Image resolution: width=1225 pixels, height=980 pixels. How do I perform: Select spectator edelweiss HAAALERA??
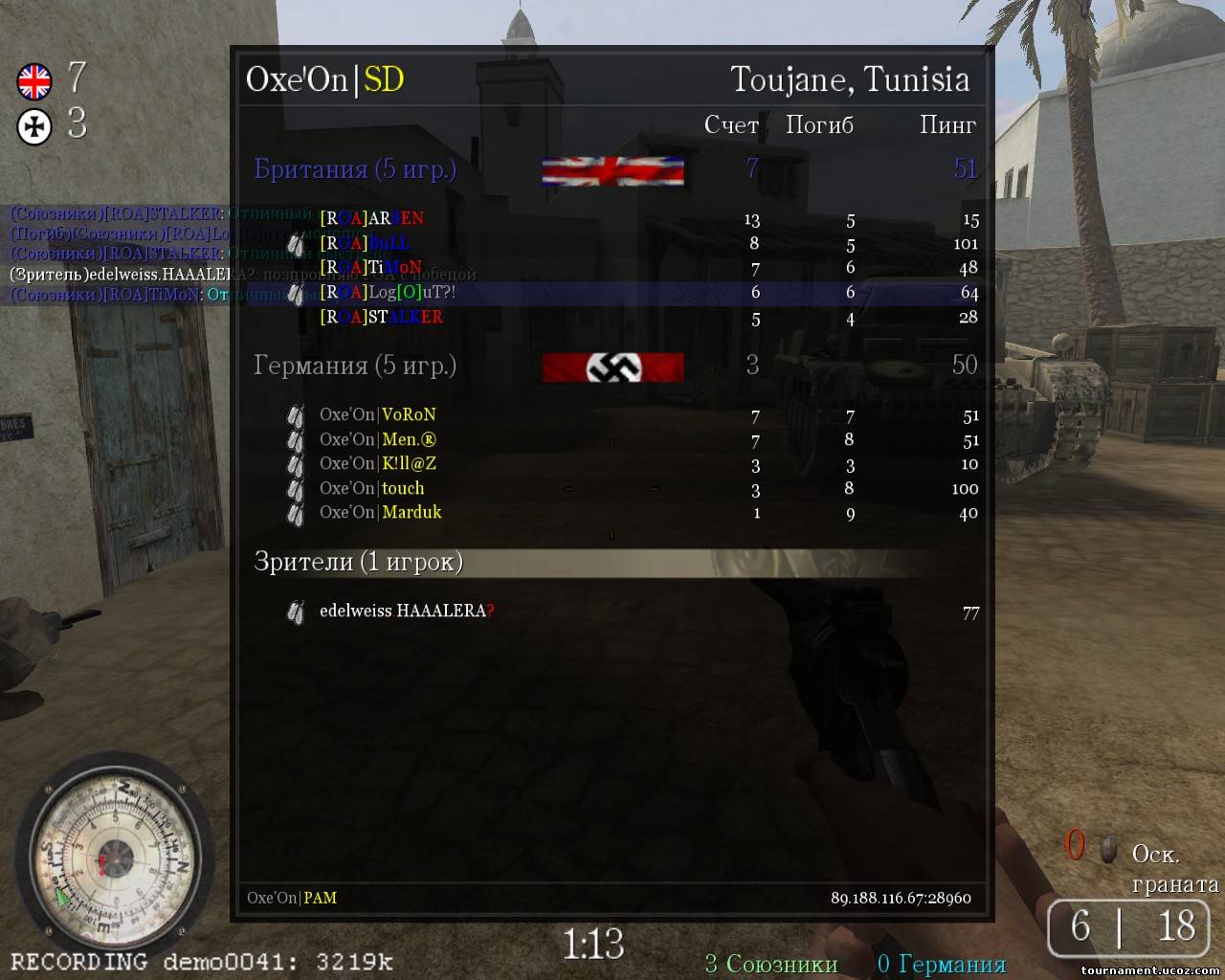[407, 612]
